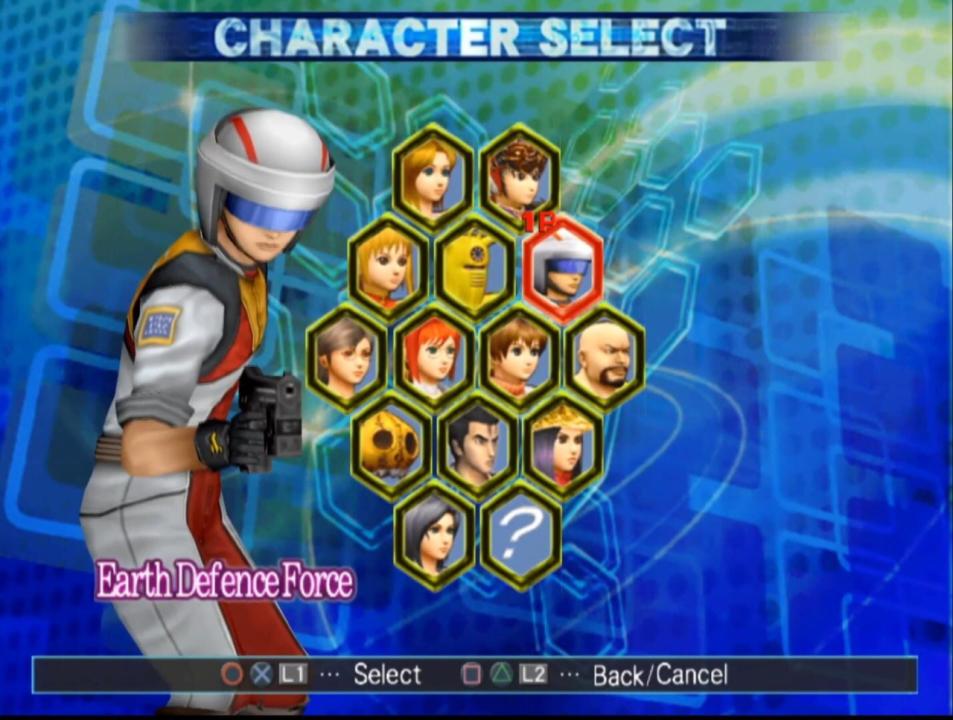Choose the black-haired man portrait
953x720 pixels.
476,444
